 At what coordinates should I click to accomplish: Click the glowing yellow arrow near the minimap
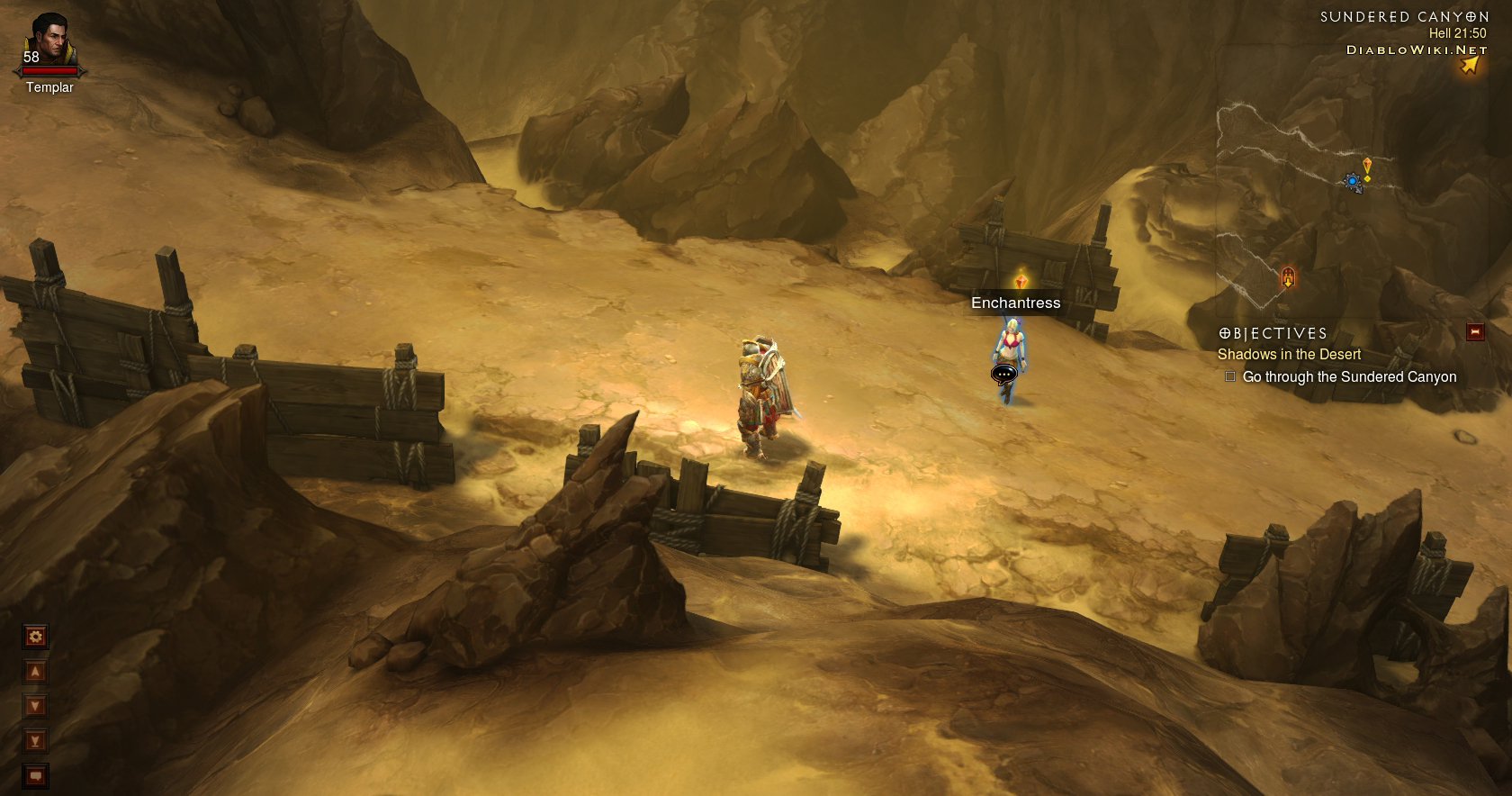click(1469, 65)
